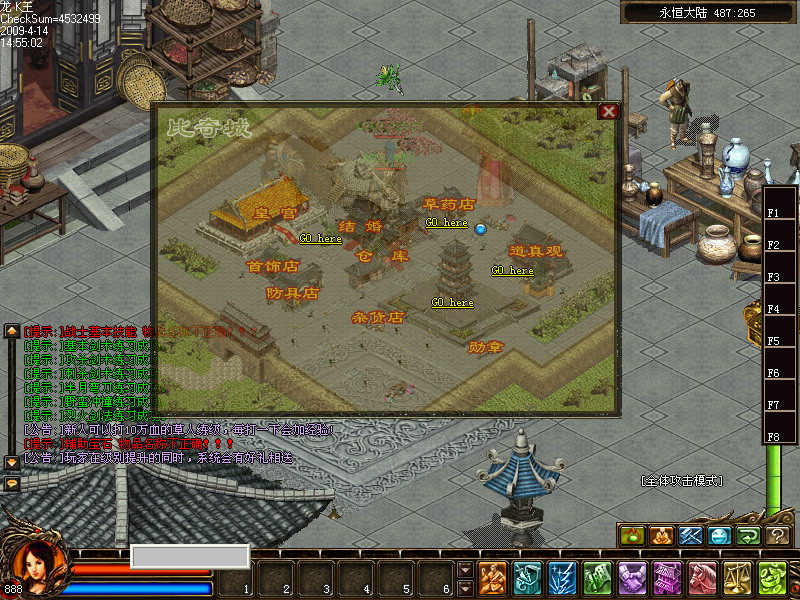
Task: Close the Biqi City map window
Action: [607, 111]
